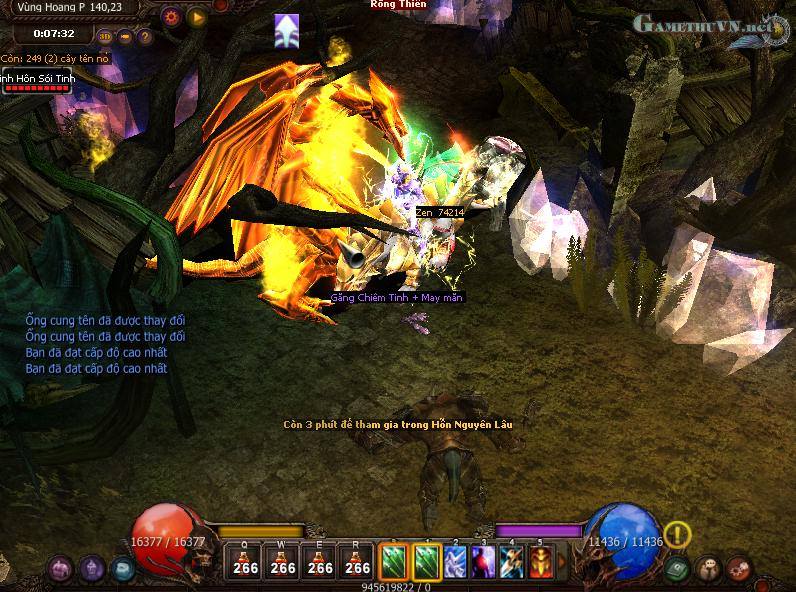
Task: Select the purple upward arrow buff icon
Action: [x=287, y=31]
